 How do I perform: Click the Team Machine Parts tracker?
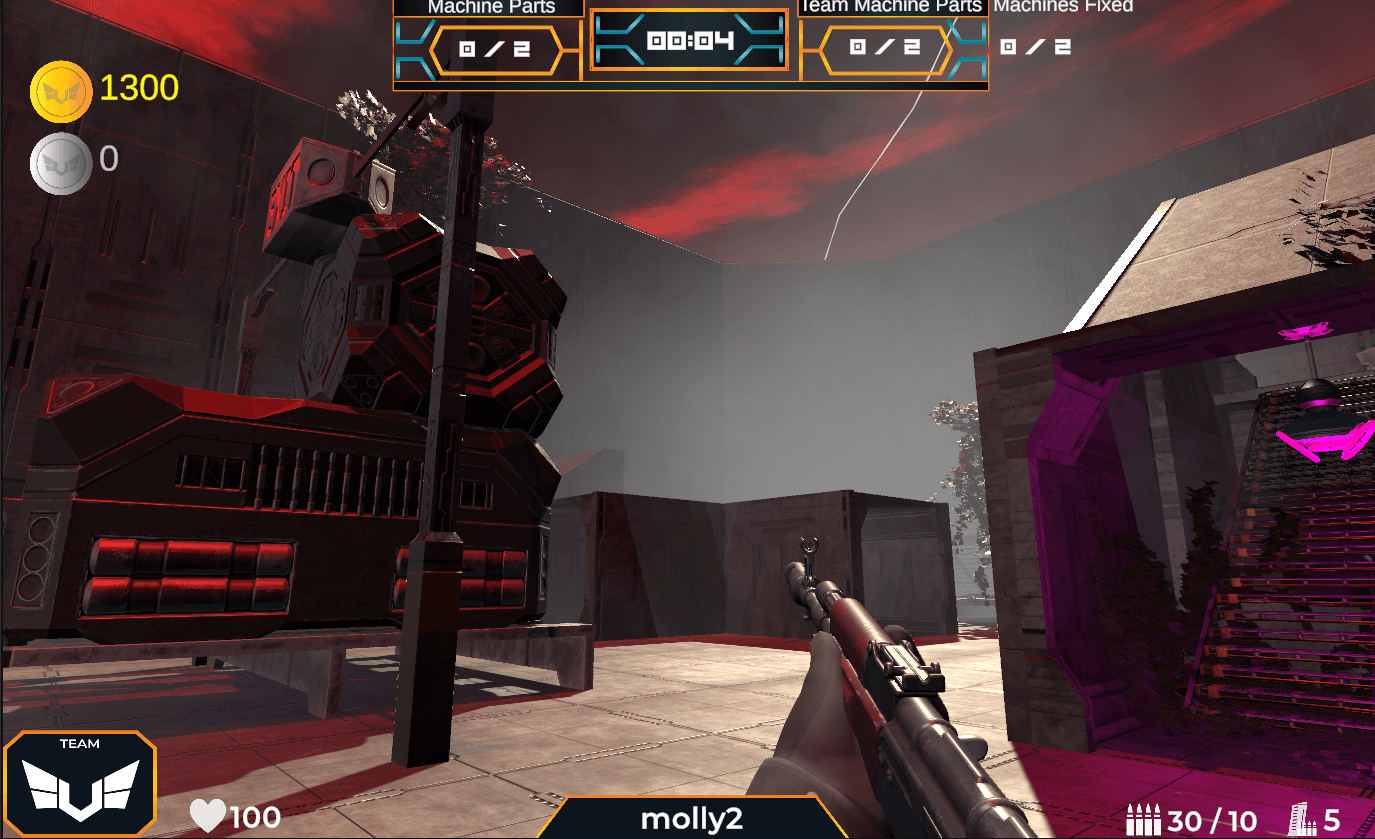[885, 49]
